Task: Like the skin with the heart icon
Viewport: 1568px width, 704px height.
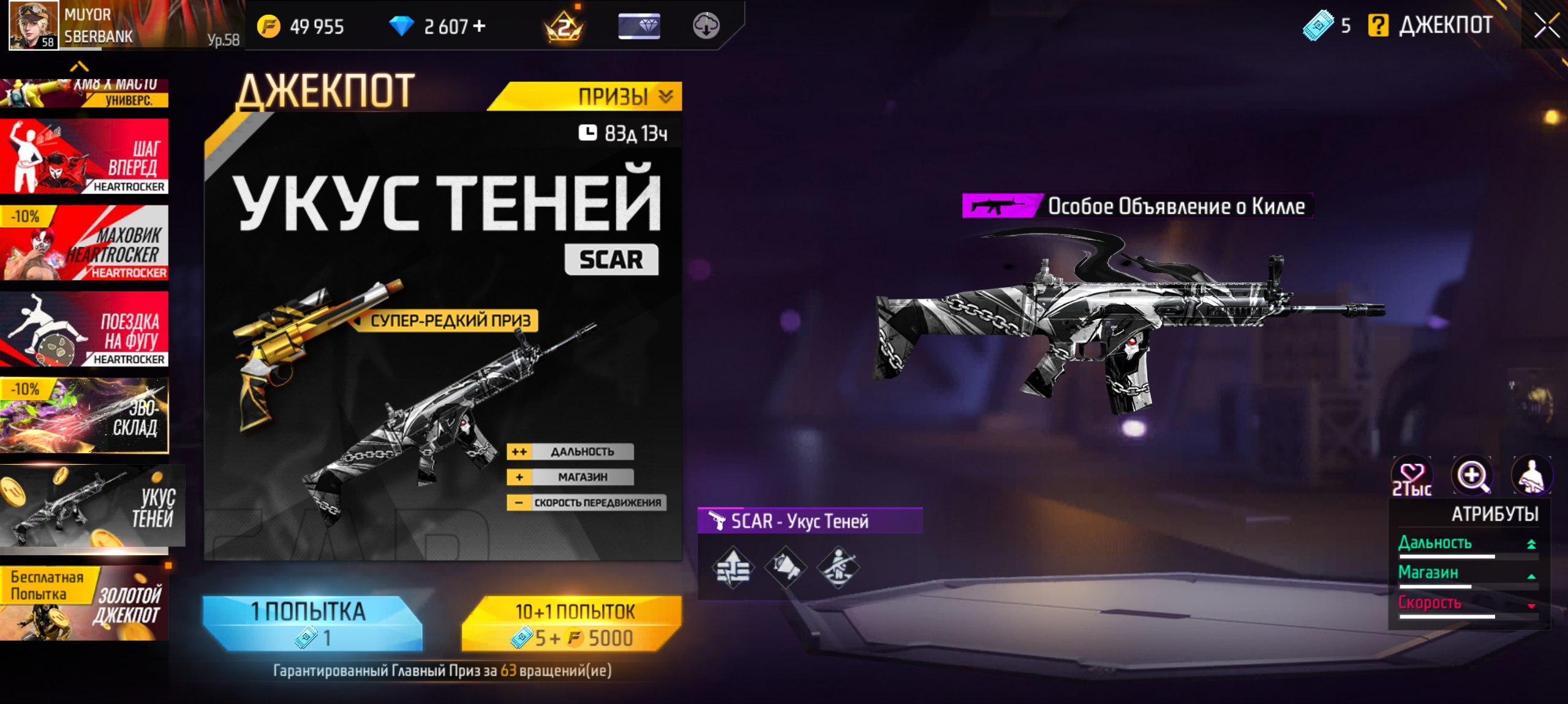Action: pyautogui.click(x=1412, y=476)
